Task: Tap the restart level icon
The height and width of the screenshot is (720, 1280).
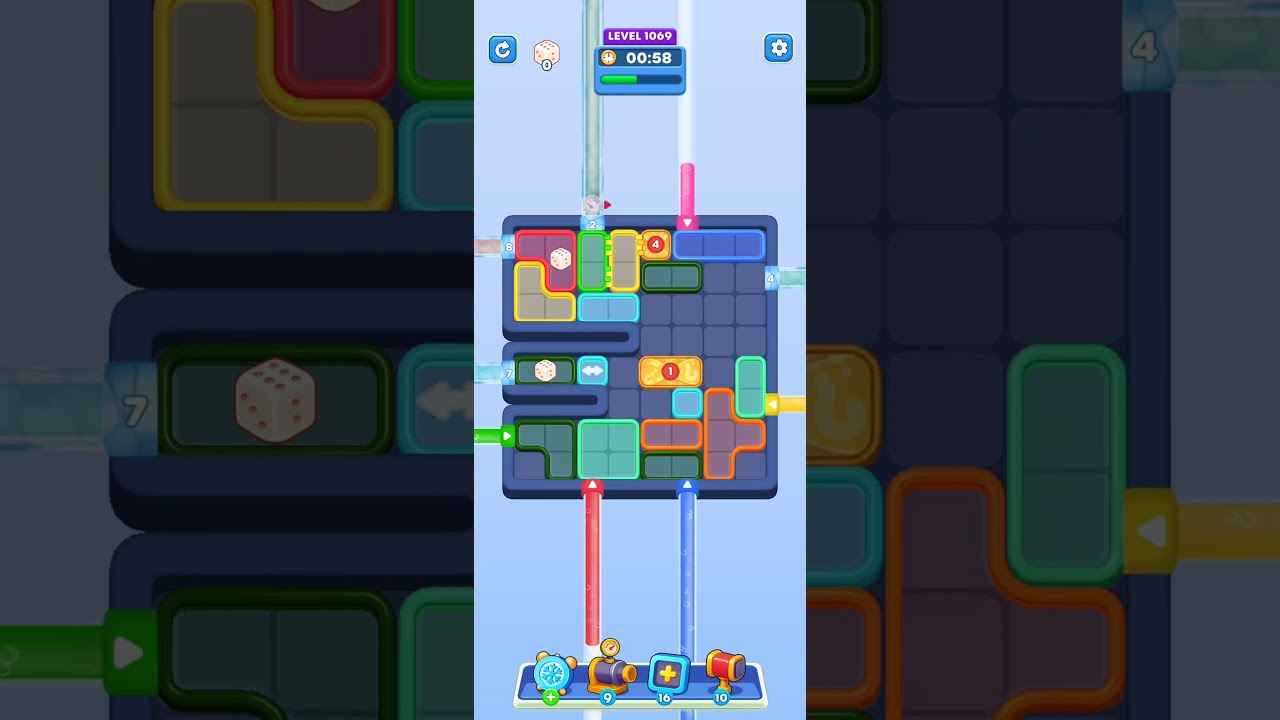Action: [503, 49]
